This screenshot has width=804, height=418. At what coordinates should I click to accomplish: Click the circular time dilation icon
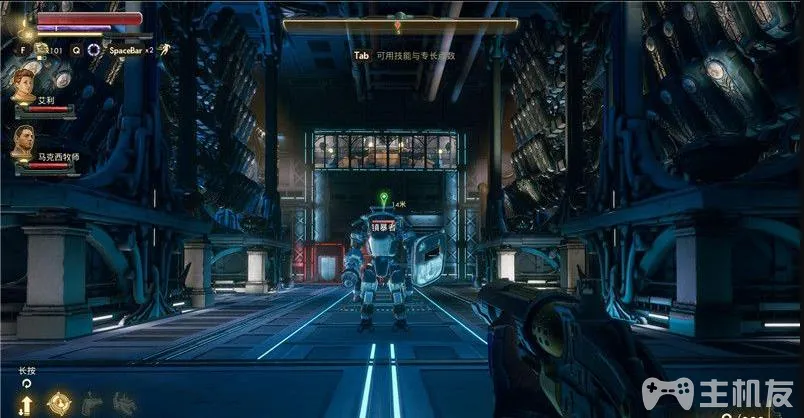click(x=94, y=49)
